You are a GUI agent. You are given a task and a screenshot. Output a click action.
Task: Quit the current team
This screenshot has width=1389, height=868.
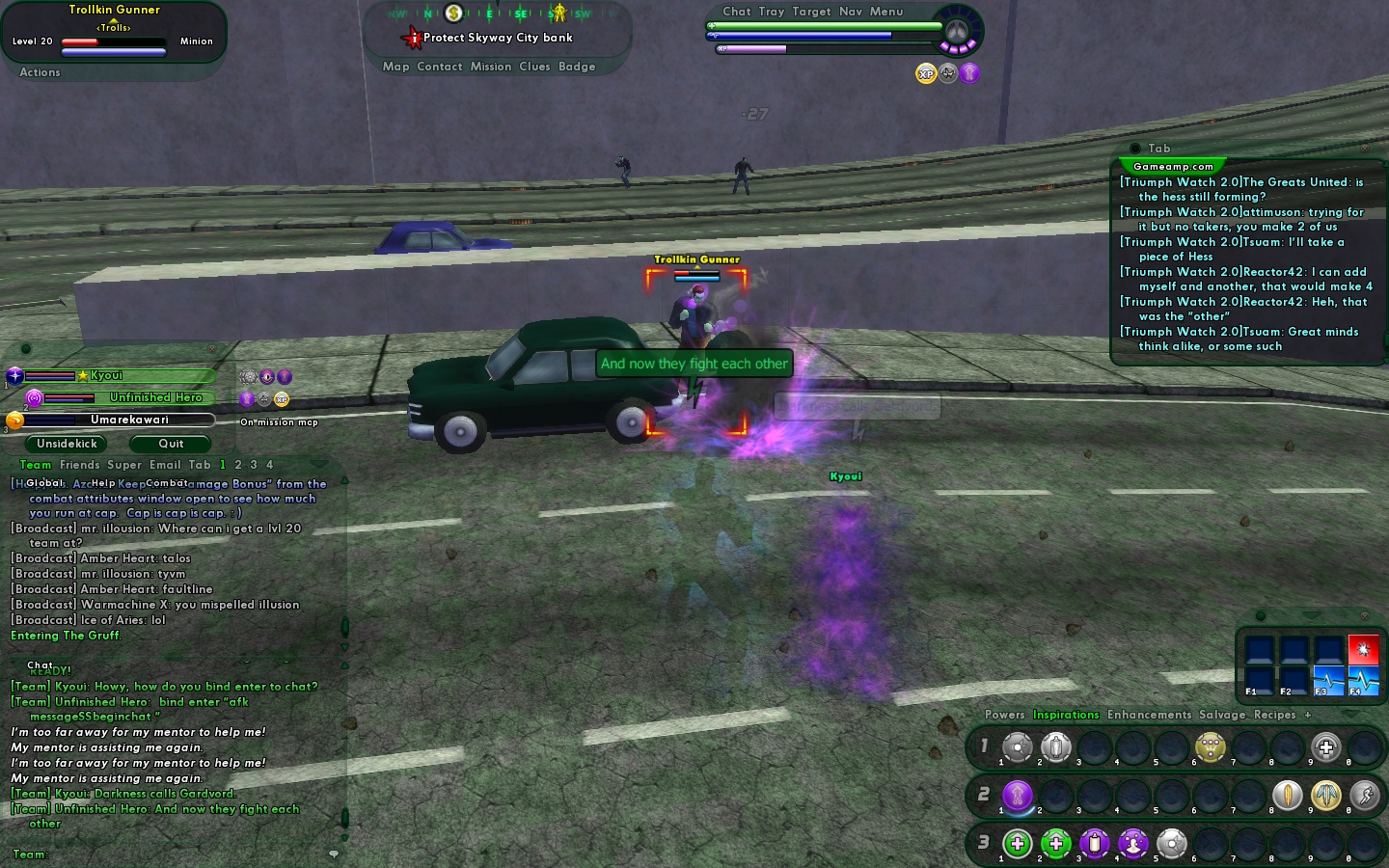pyautogui.click(x=171, y=444)
